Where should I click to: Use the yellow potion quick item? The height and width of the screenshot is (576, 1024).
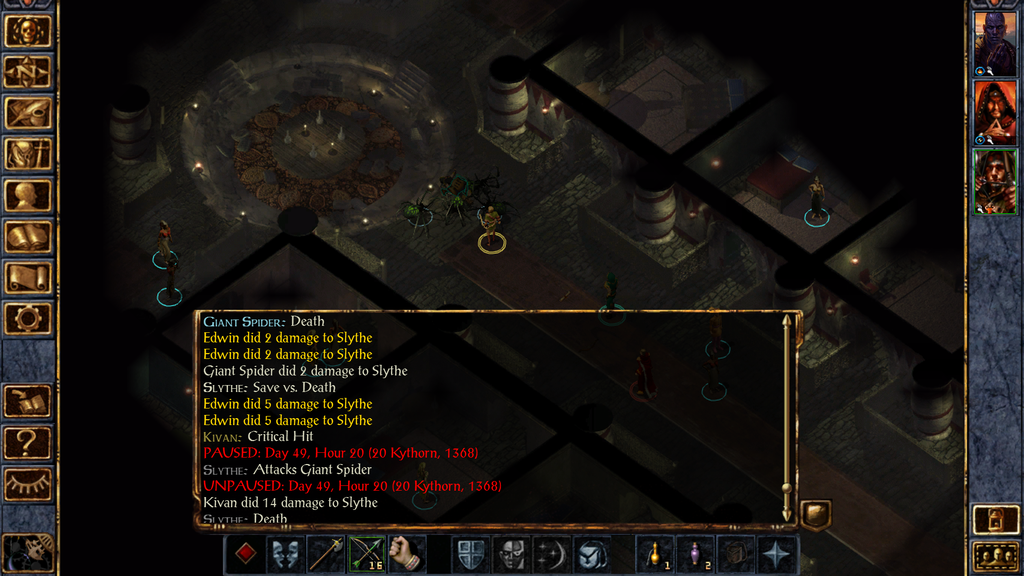click(655, 553)
